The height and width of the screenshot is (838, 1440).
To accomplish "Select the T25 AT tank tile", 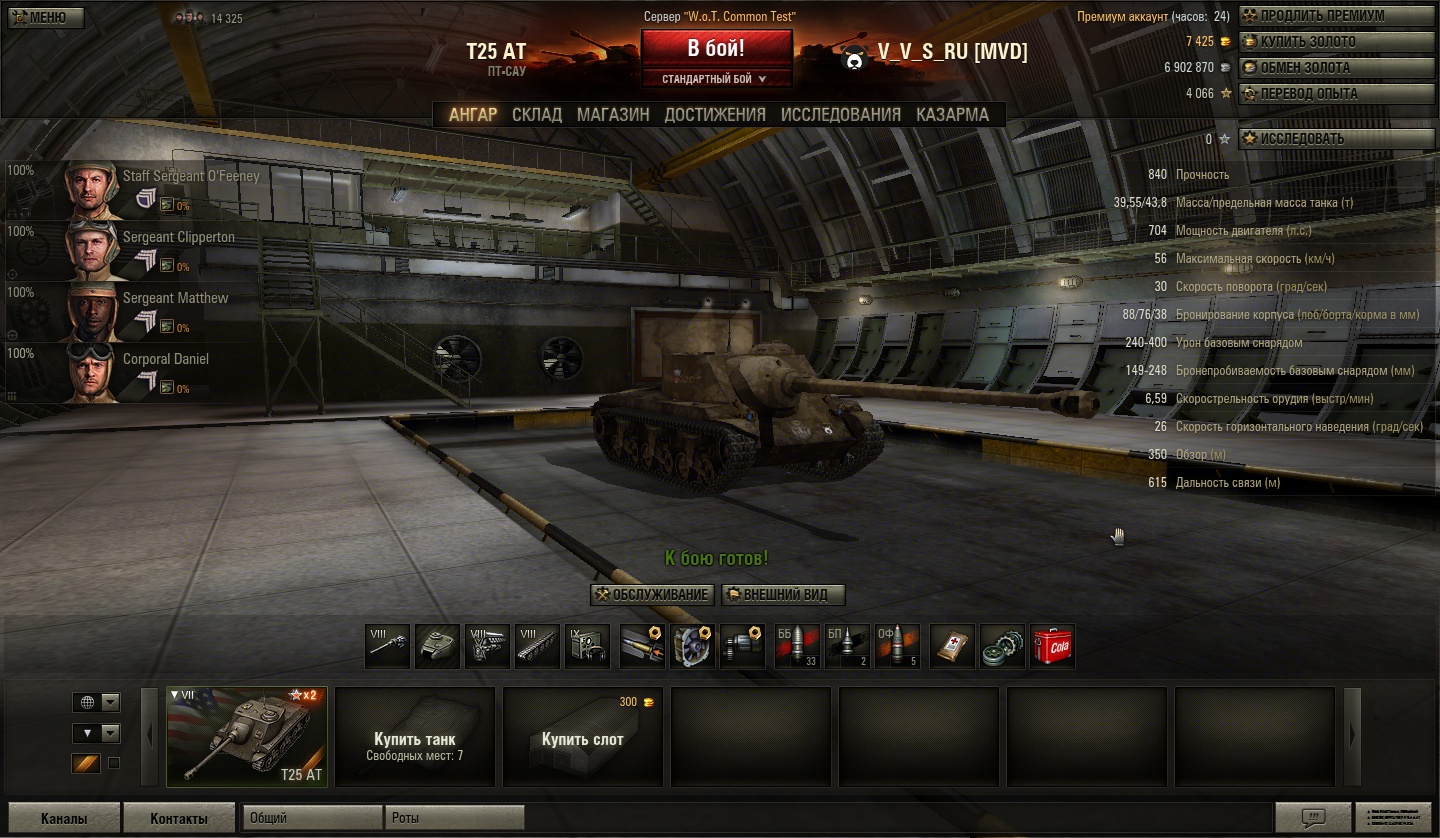I will 246,737.
